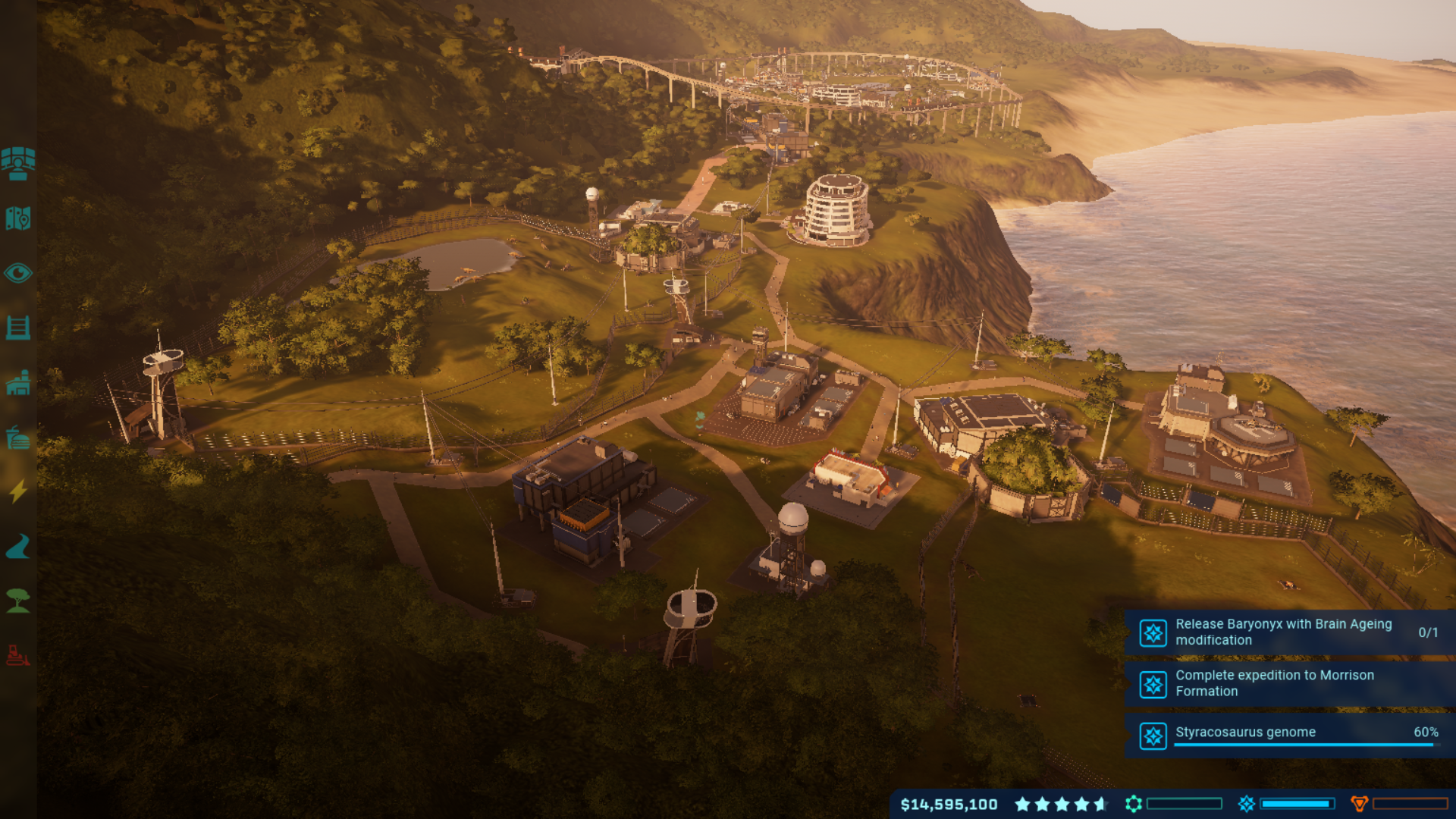Open the satellite expedition map tool
The height and width of the screenshot is (819, 1456).
(x=19, y=165)
